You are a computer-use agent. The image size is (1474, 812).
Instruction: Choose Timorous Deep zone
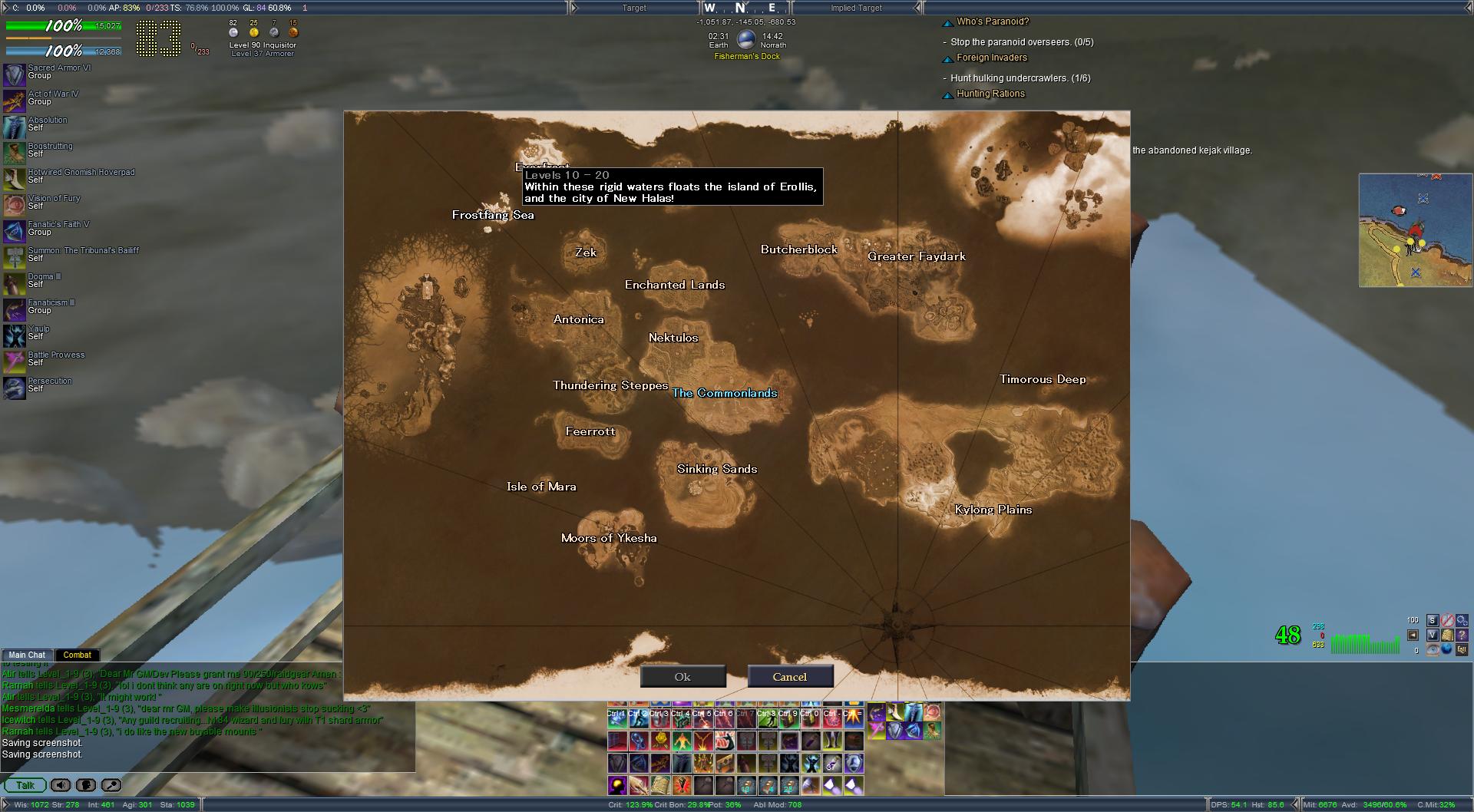click(1042, 379)
